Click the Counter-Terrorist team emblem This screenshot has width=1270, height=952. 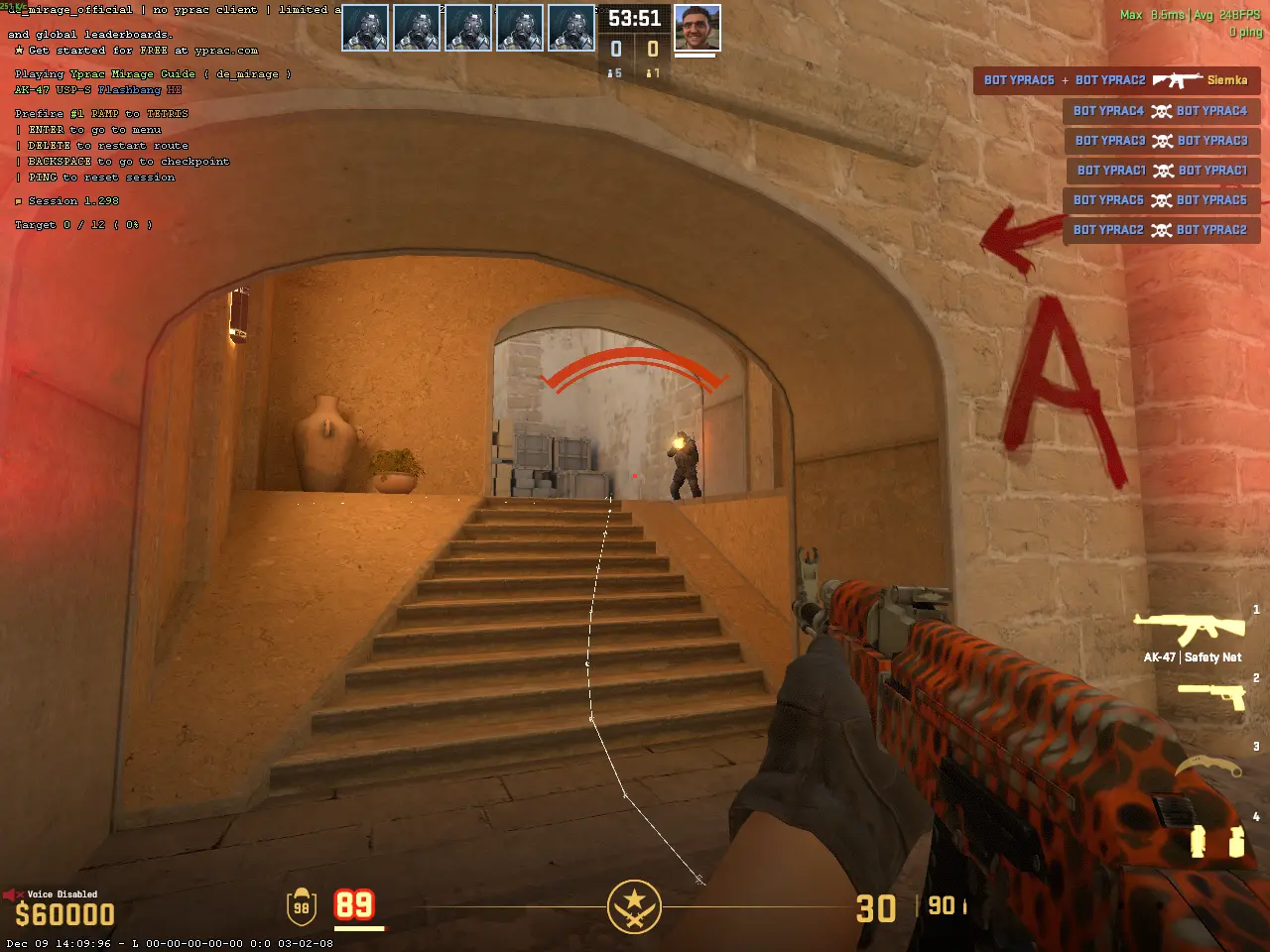pos(634,905)
